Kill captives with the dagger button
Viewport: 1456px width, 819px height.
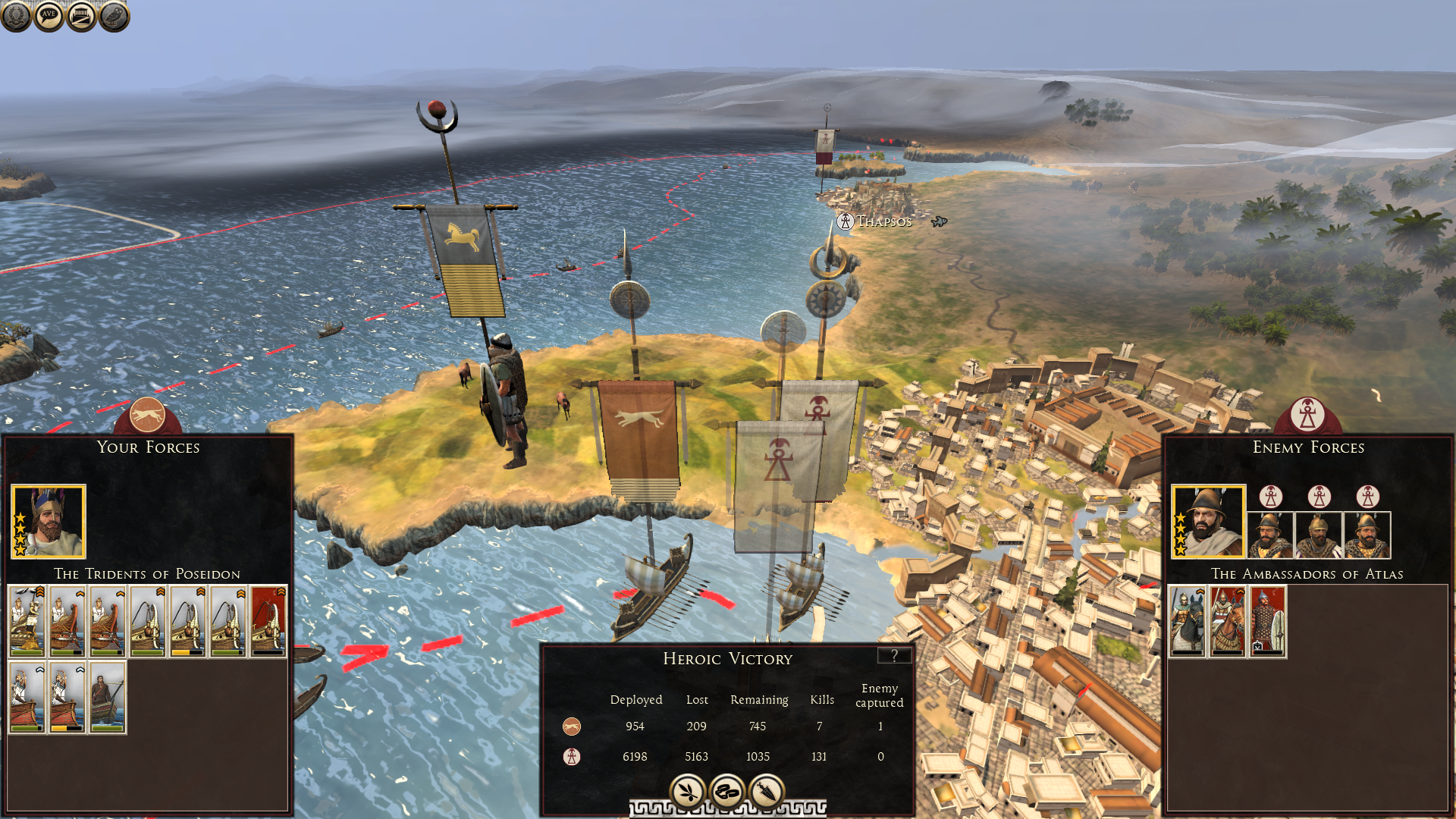tap(767, 792)
